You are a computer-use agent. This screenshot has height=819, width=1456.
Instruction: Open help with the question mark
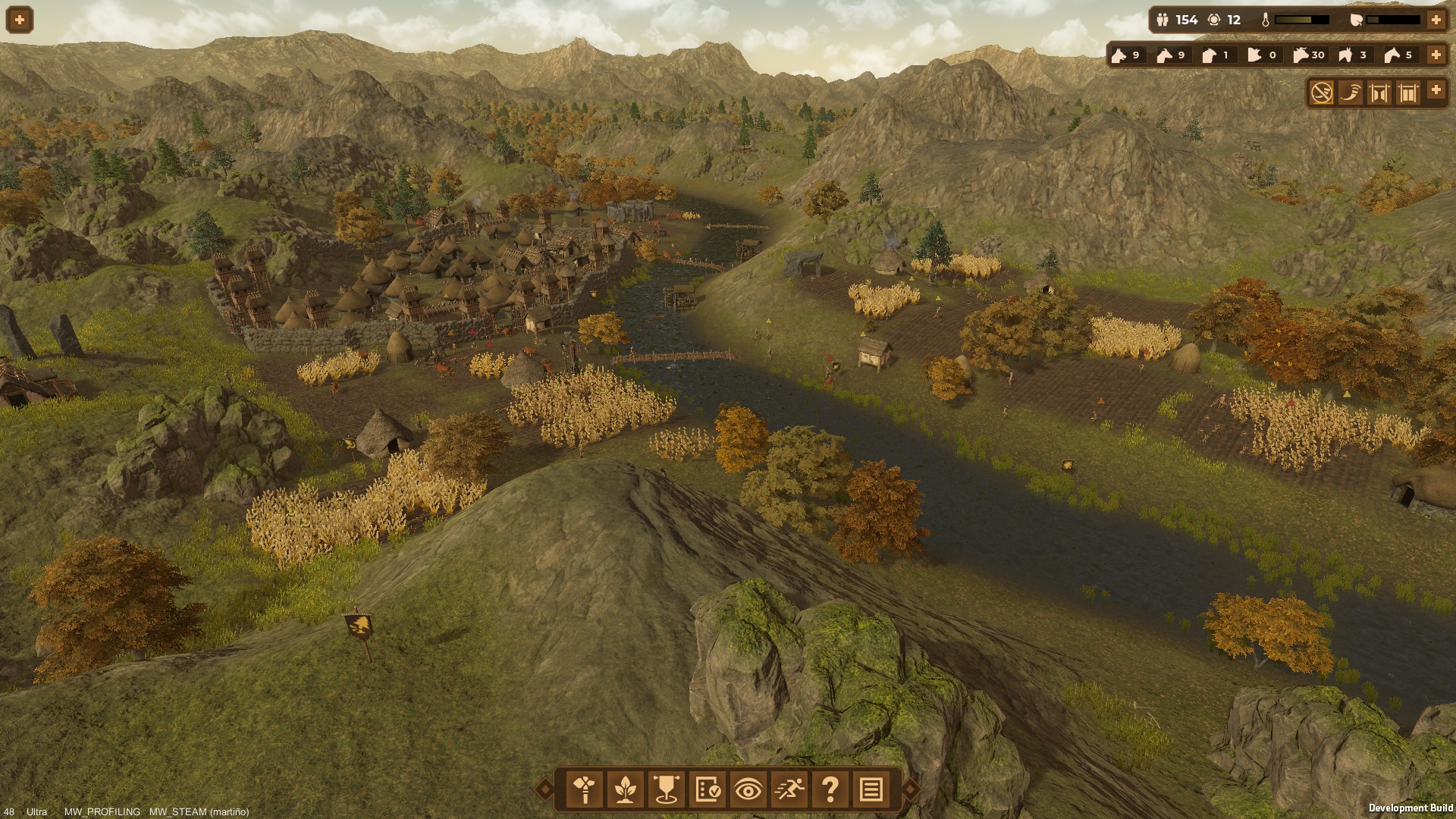tap(830, 789)
